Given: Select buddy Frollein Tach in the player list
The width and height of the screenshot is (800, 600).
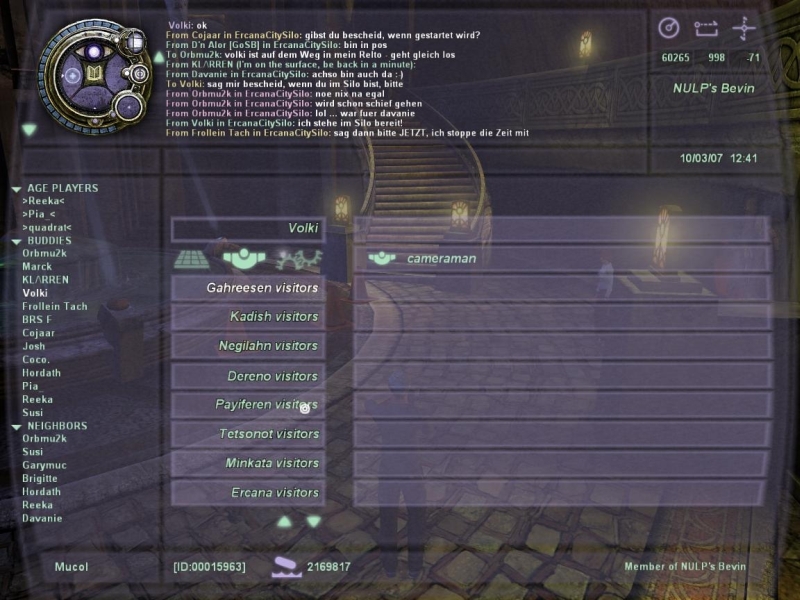Looking at the screenshot, I should tap(54, 306).
